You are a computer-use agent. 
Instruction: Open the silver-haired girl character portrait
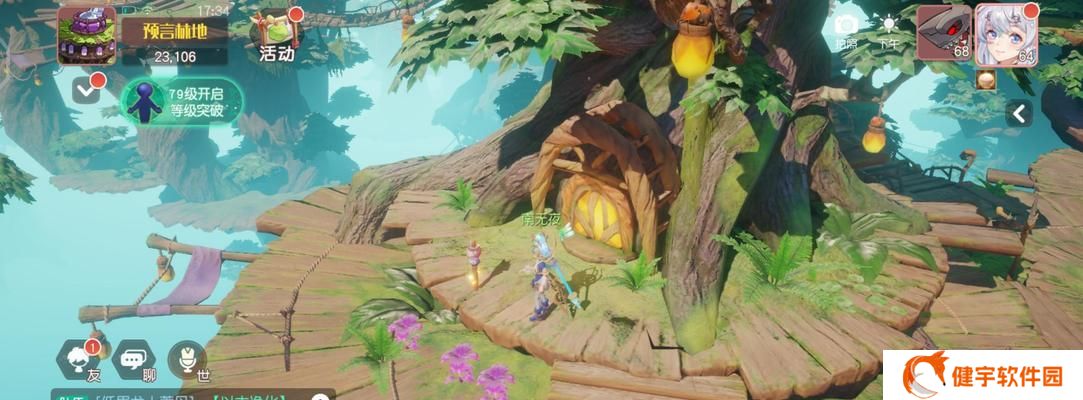pyautogui.click(x=1003, y=32)
